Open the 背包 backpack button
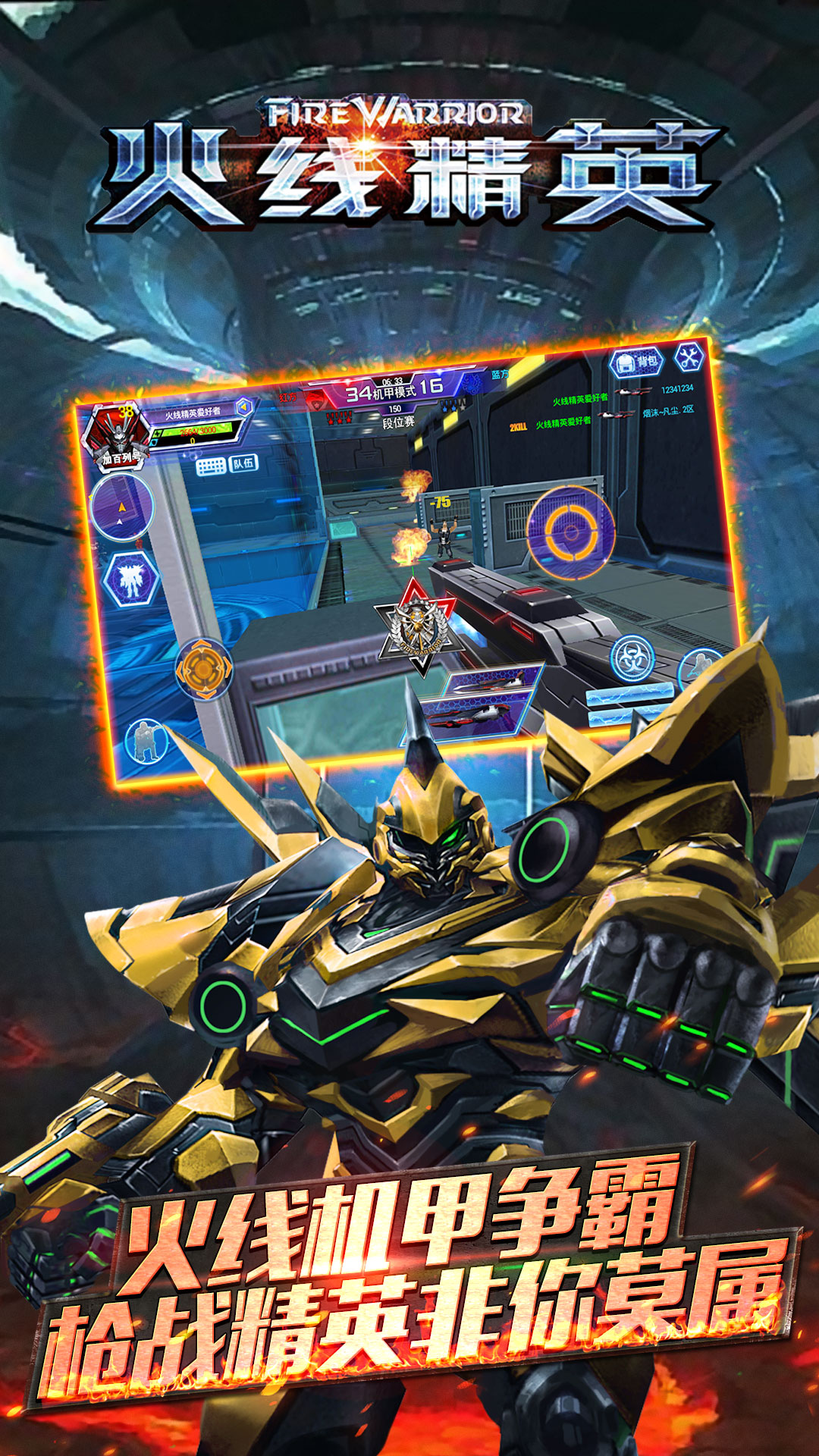This screenshot has width=819, height=1456. point(636,363)
